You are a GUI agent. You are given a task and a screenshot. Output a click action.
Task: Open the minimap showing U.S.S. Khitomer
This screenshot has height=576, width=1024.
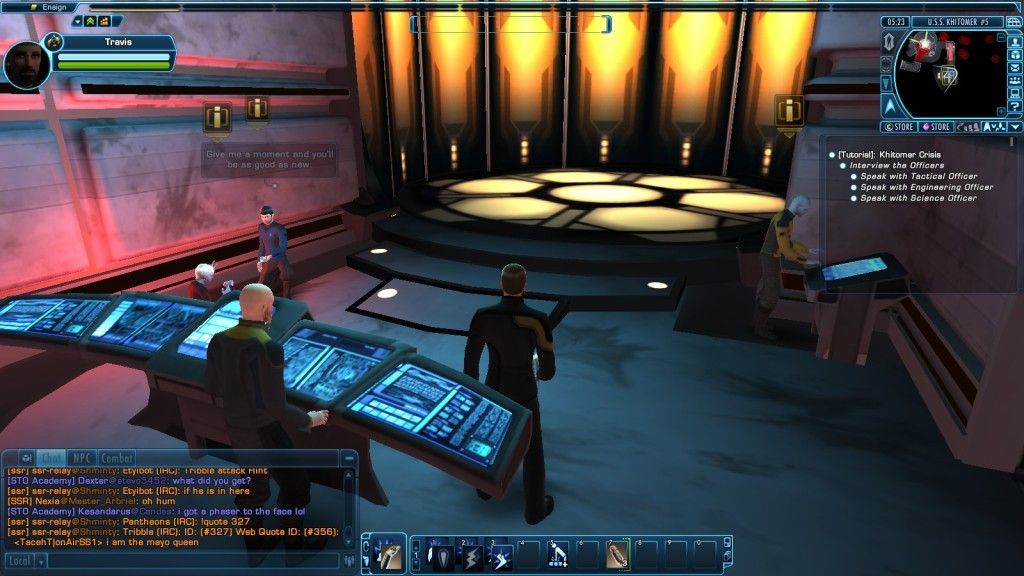[x=943, y=73]
